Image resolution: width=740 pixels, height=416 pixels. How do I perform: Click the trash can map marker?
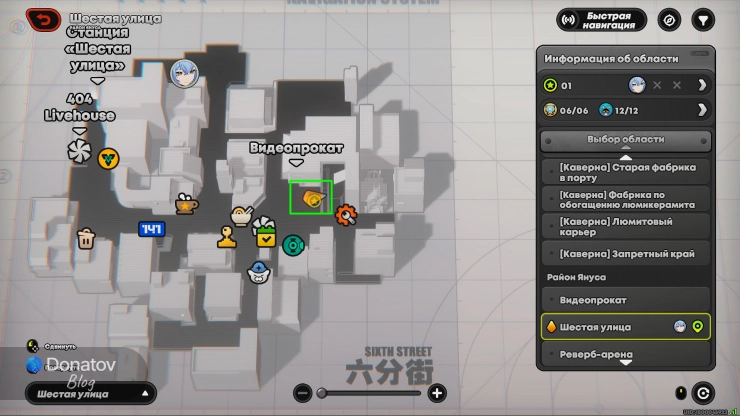pos(86,238)
